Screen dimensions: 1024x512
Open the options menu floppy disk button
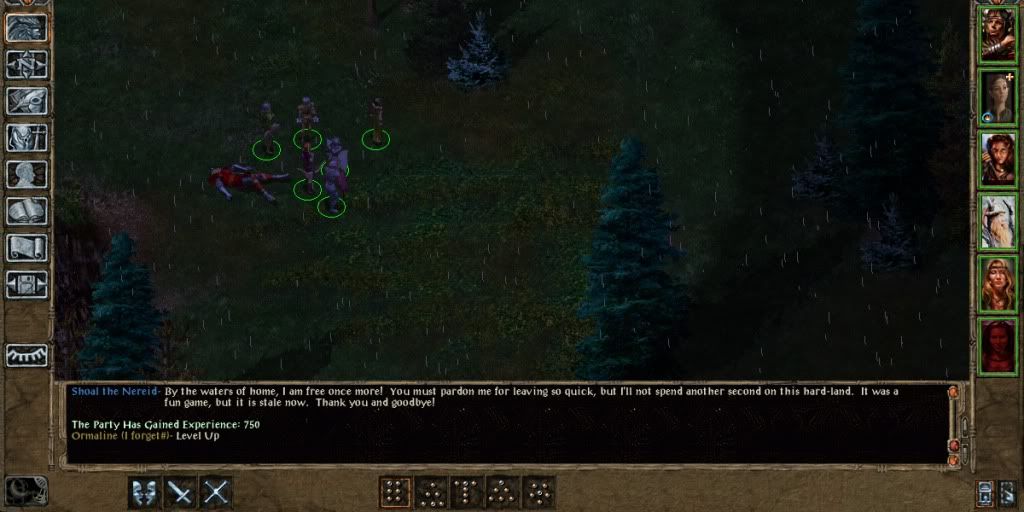coord(27,284)
